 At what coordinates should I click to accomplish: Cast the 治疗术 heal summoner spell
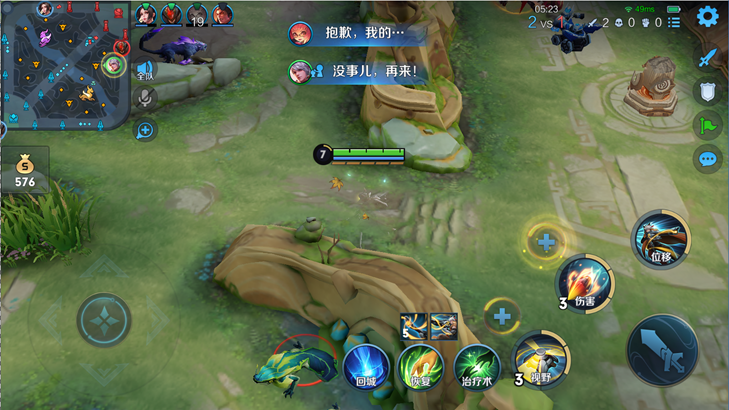click(x=477, y=365)
